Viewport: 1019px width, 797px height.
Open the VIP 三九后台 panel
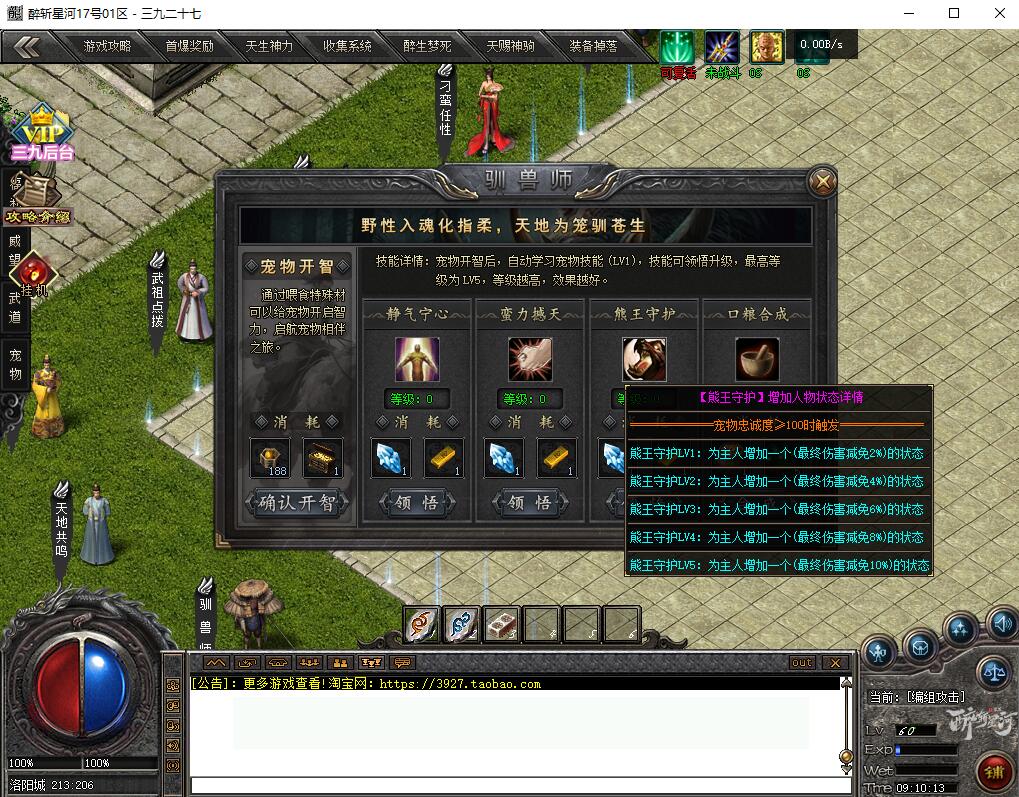[43, 135]
